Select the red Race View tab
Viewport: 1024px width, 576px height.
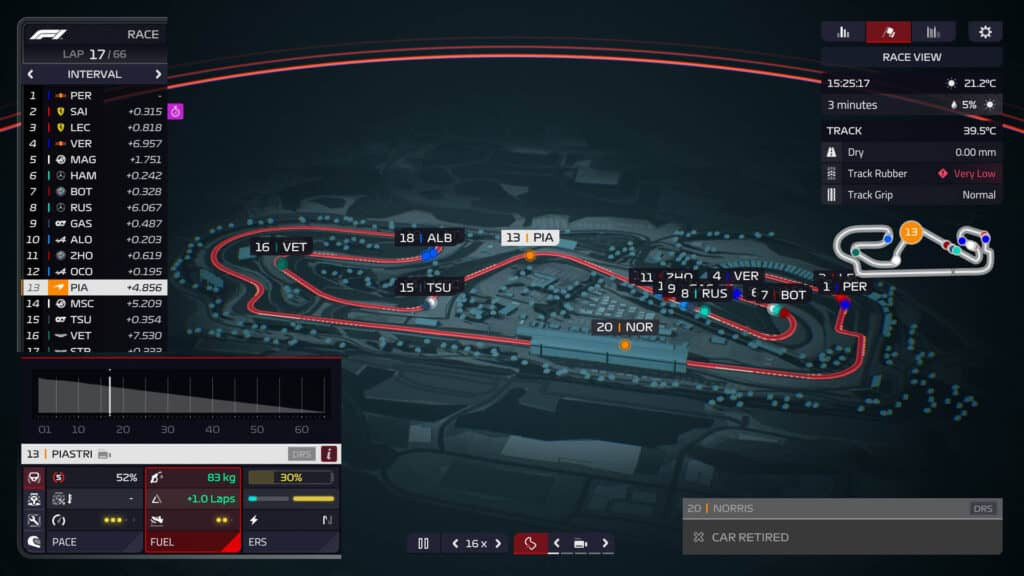888,32
